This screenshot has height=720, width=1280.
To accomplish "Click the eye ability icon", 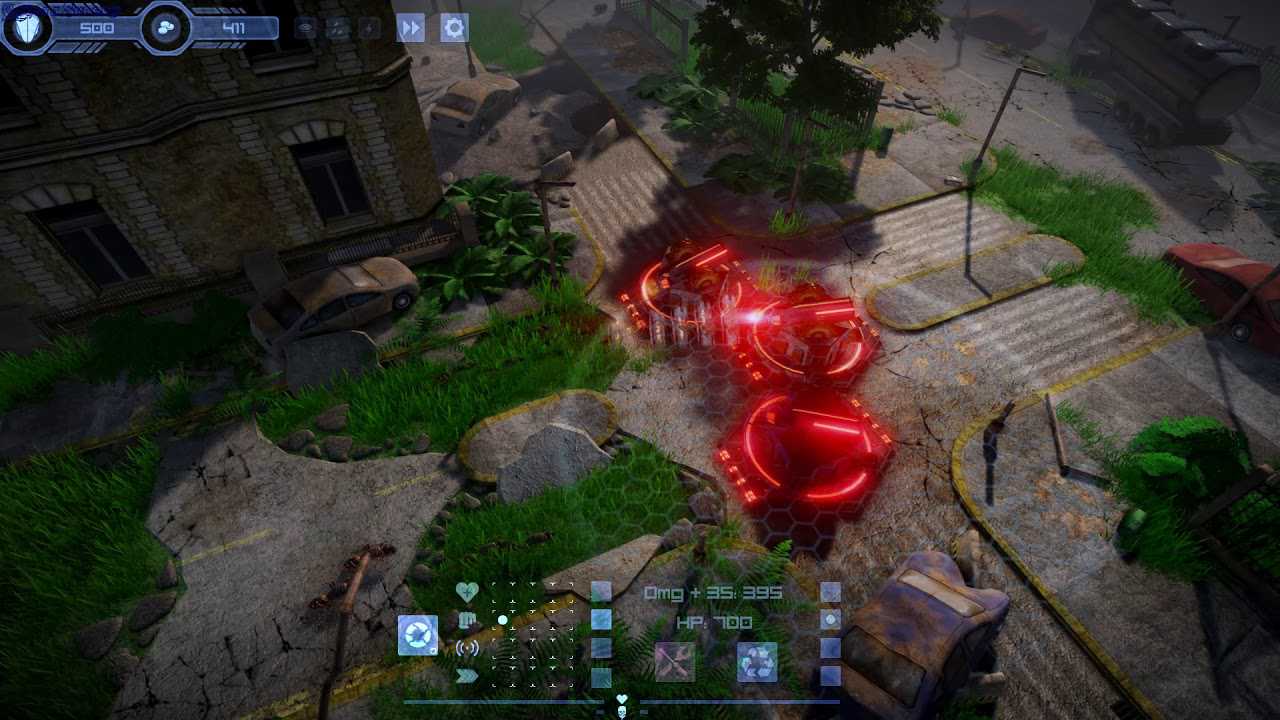I will pyautogui.click(x=307, y=28).
